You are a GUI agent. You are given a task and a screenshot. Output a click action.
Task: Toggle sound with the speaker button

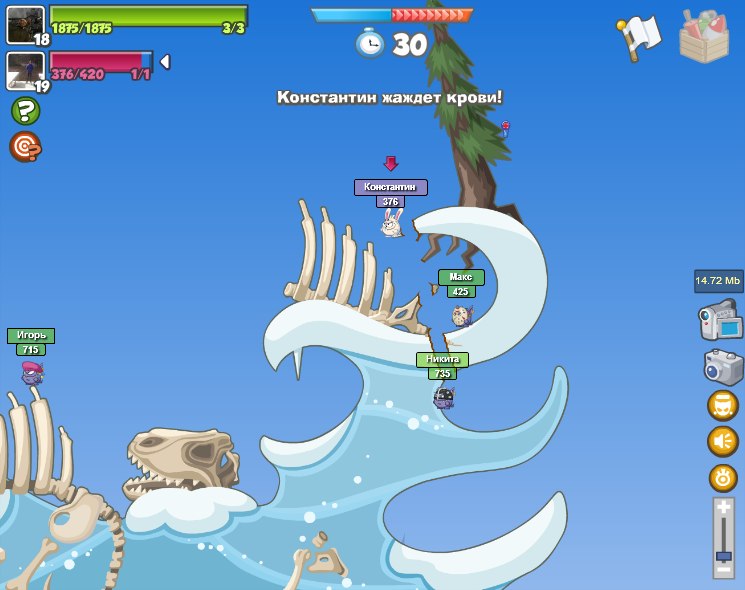(722, 441)
